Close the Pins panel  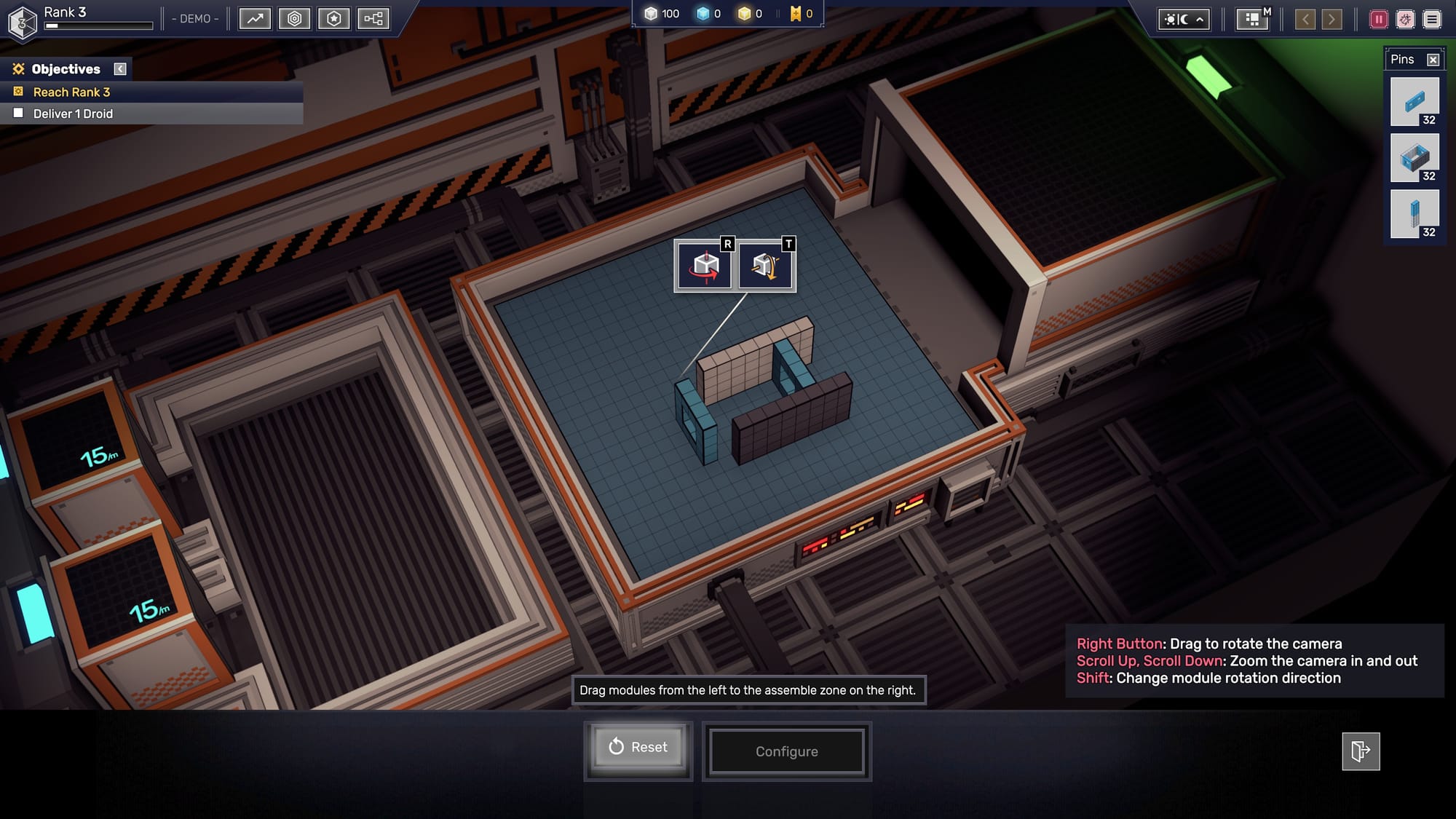click(1433, 60)
